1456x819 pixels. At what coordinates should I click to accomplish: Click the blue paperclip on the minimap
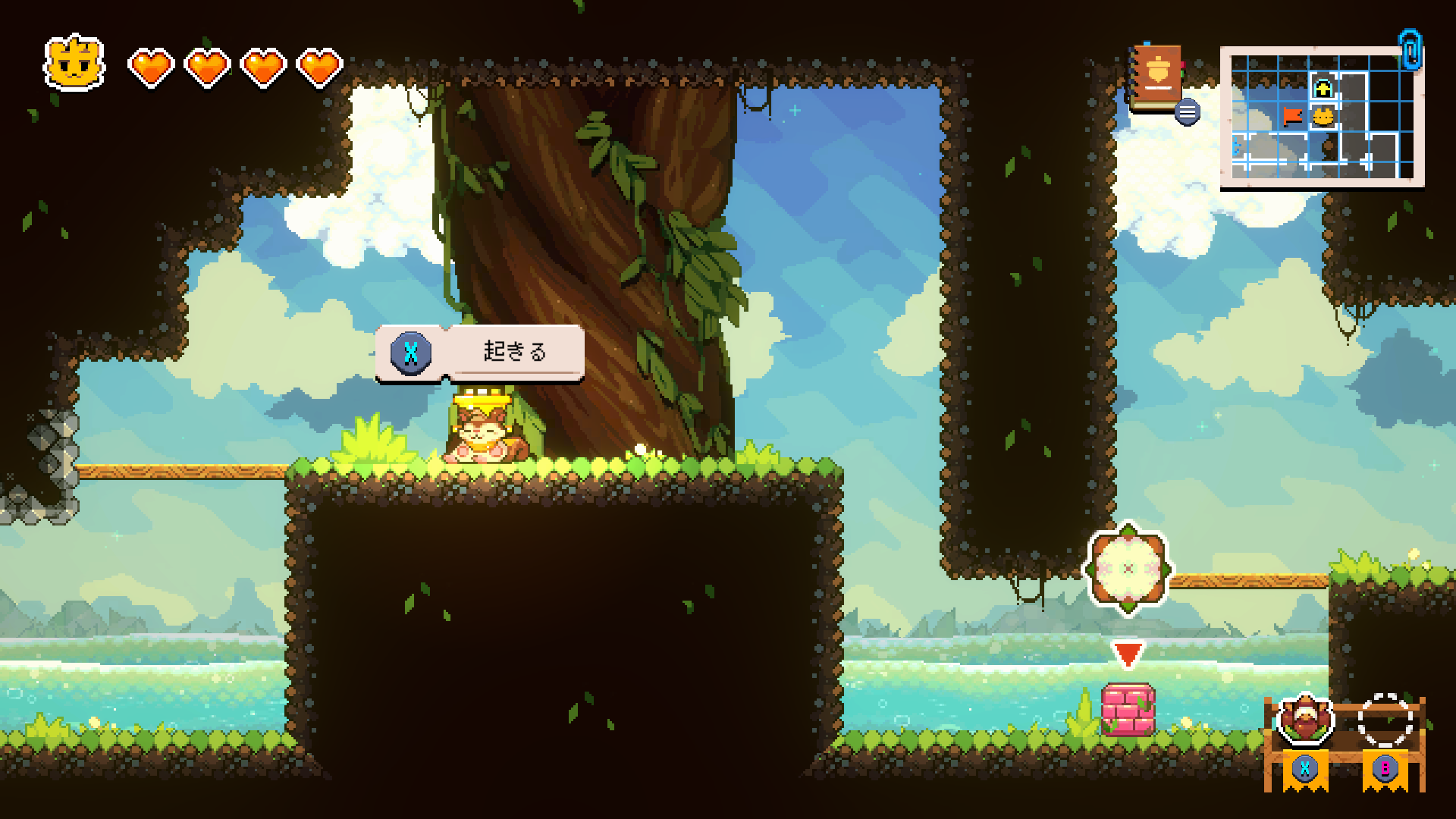[x=1410, y=49]
